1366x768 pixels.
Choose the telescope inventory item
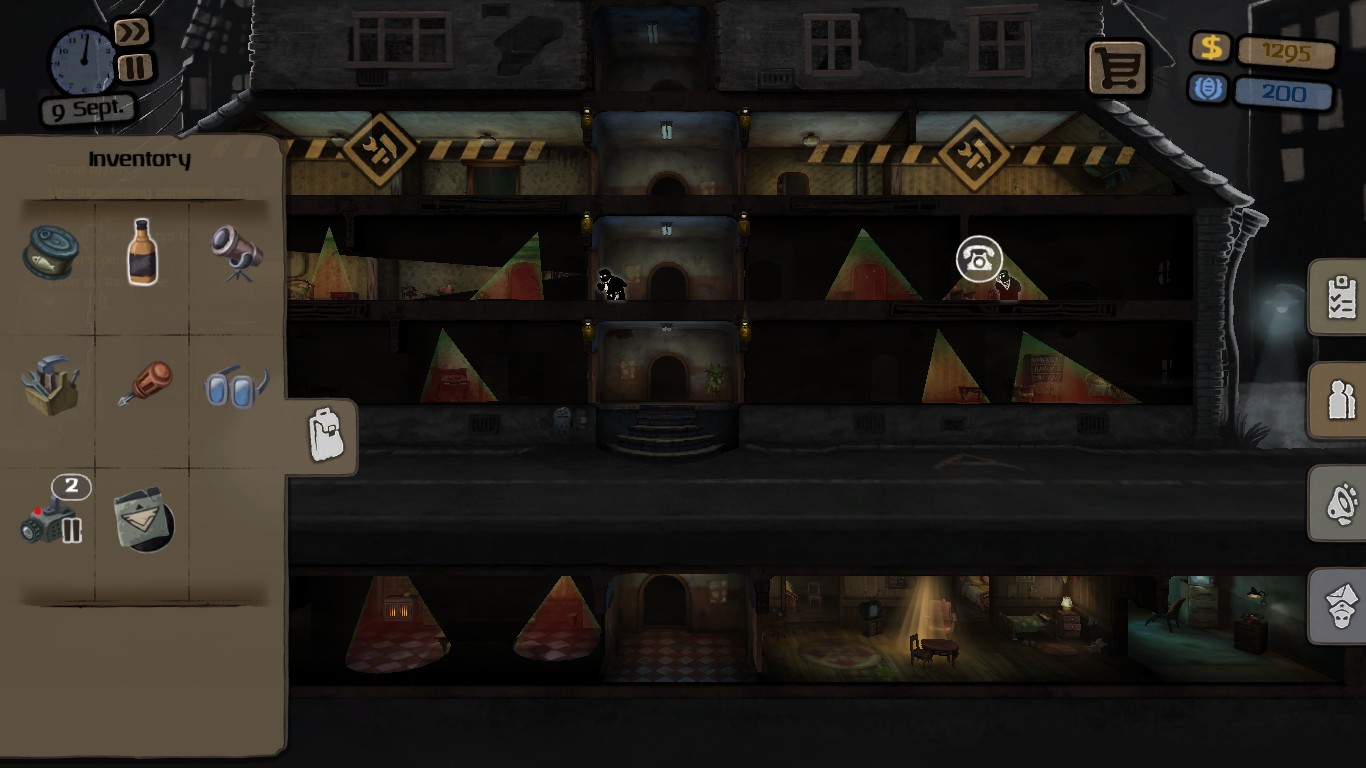[237, 253]
